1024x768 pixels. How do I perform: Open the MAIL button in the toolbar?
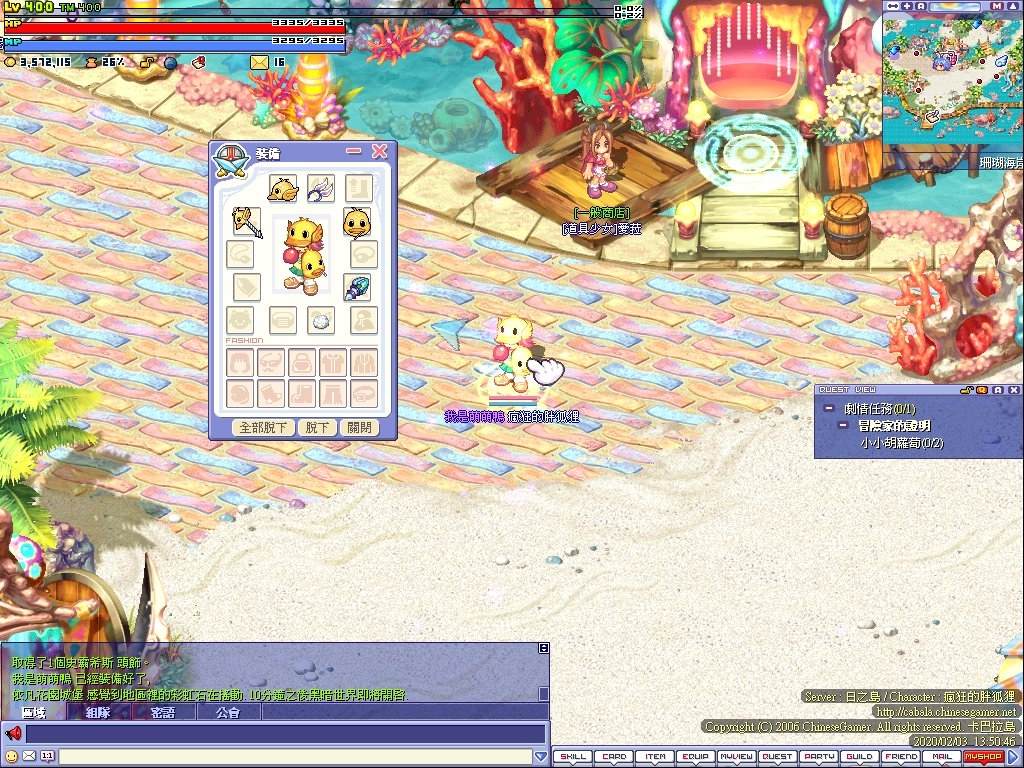(x=941, y=757)
